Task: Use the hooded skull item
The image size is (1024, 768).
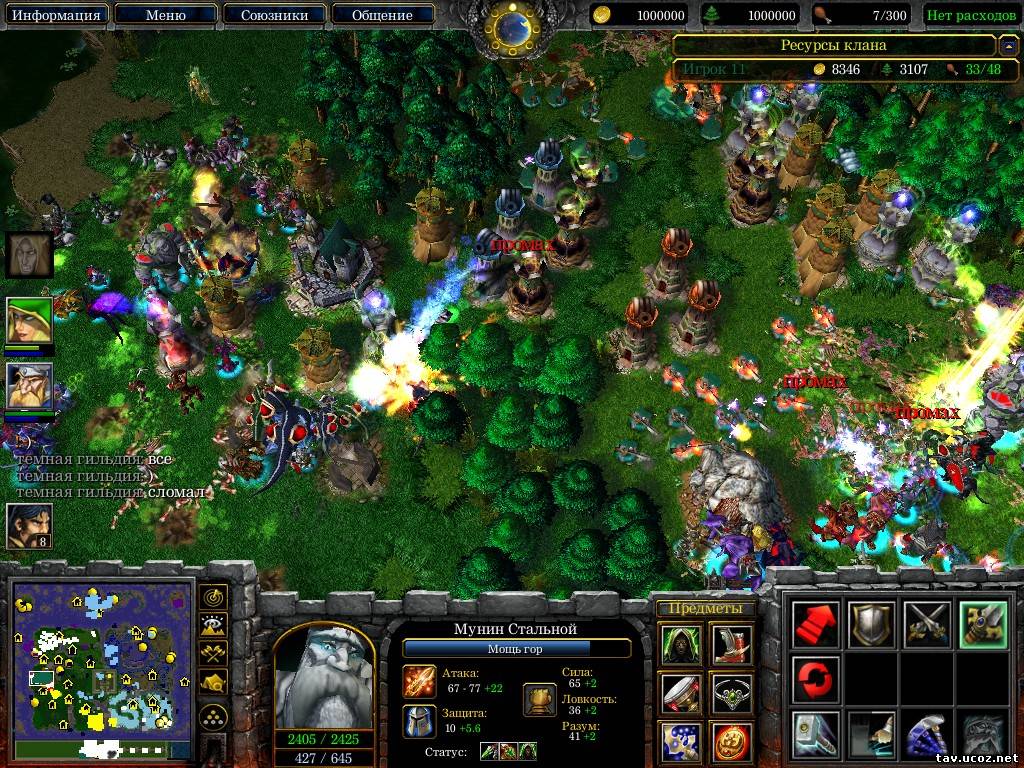Action: click(x=679, y=643)
